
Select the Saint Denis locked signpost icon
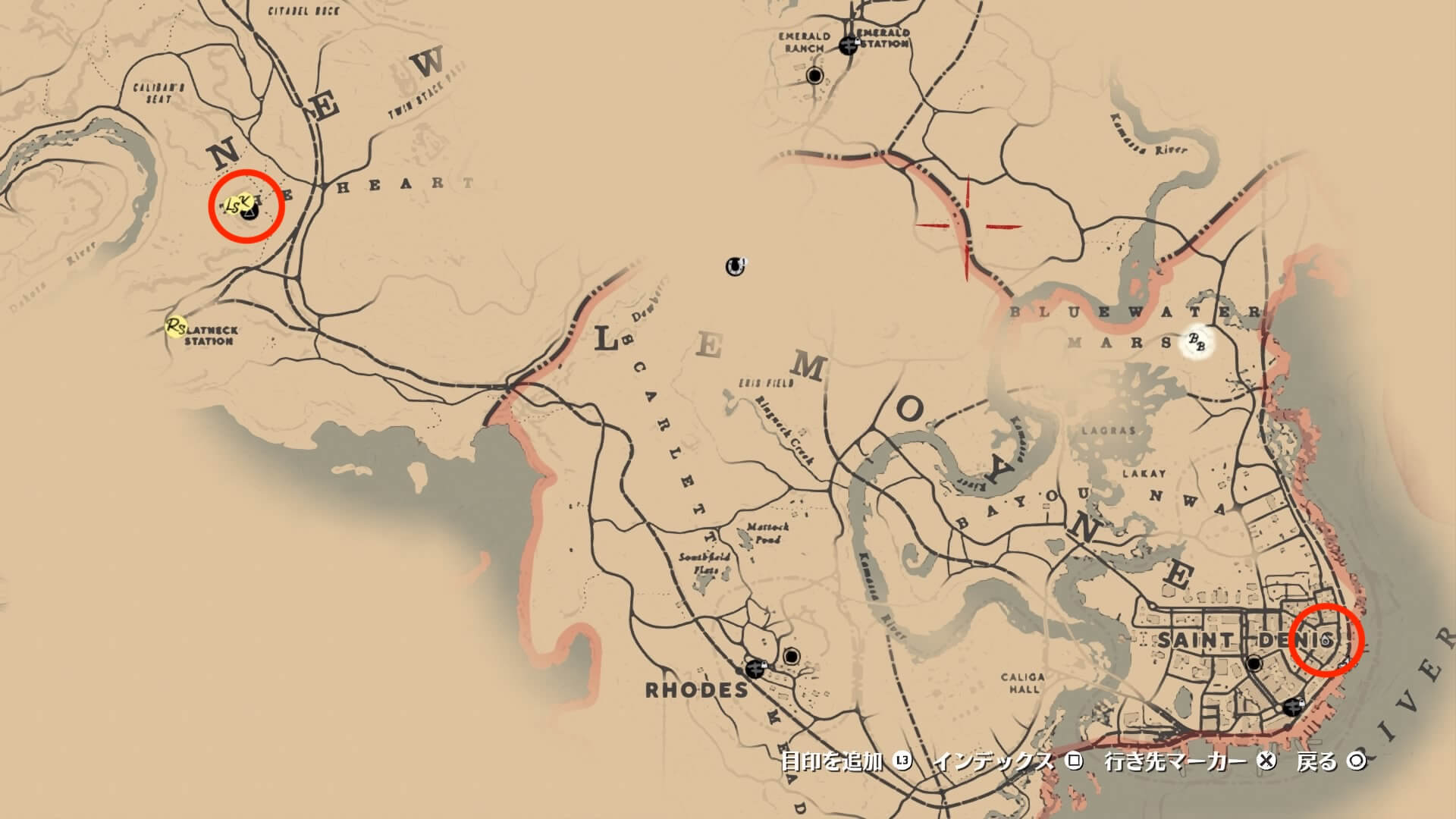coord(1293,708)
